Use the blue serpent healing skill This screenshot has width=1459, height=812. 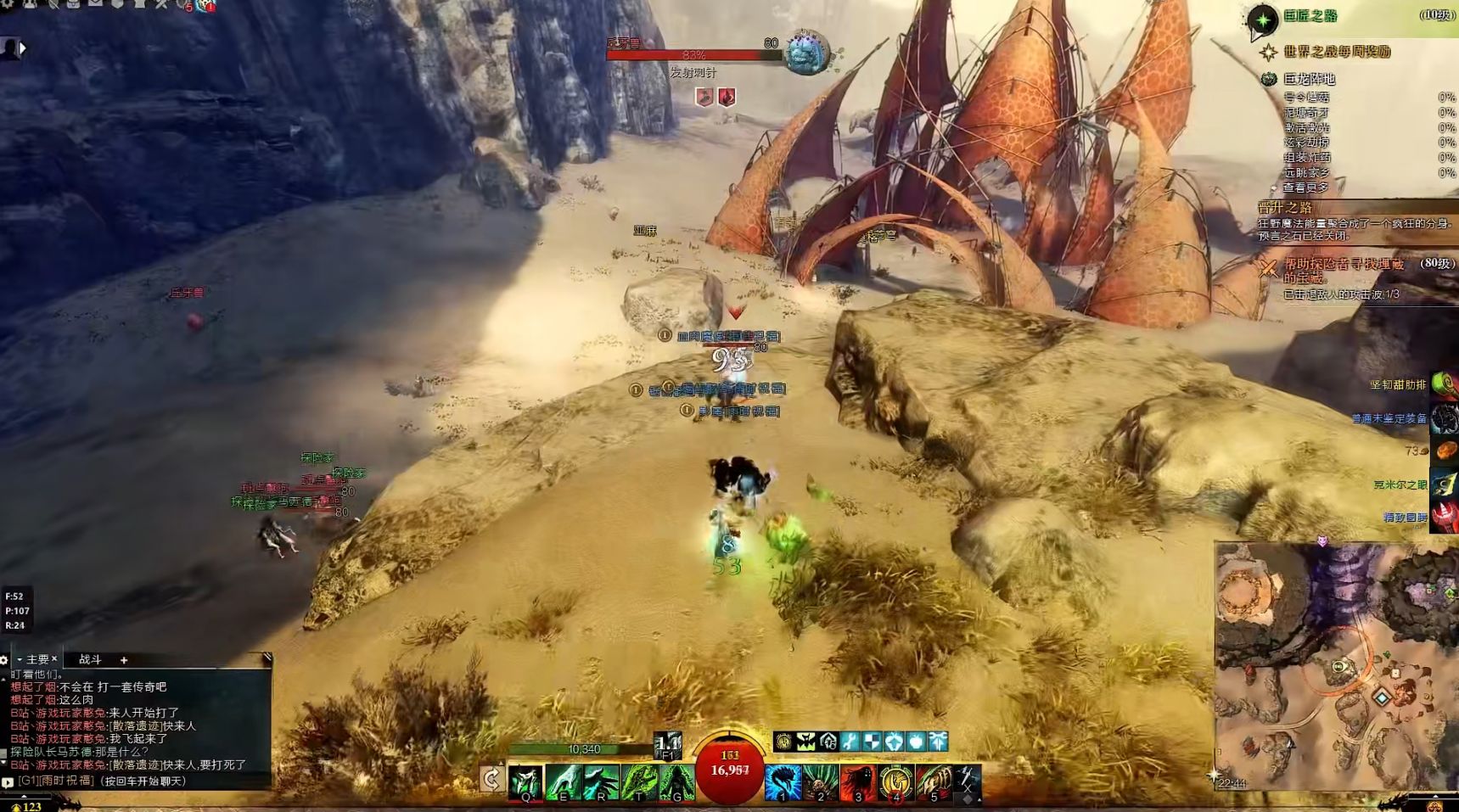point(782,781)
